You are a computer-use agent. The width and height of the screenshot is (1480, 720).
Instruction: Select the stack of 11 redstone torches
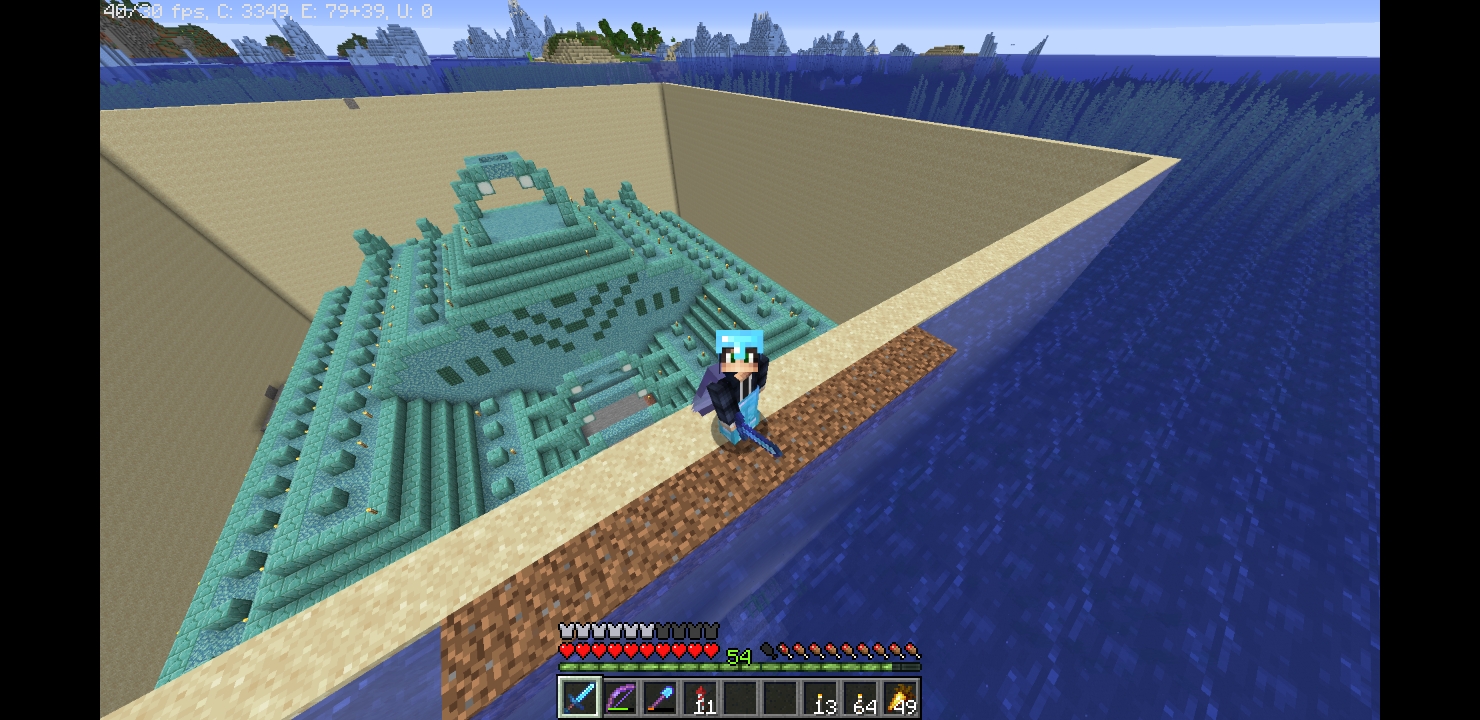pos(700,697)
